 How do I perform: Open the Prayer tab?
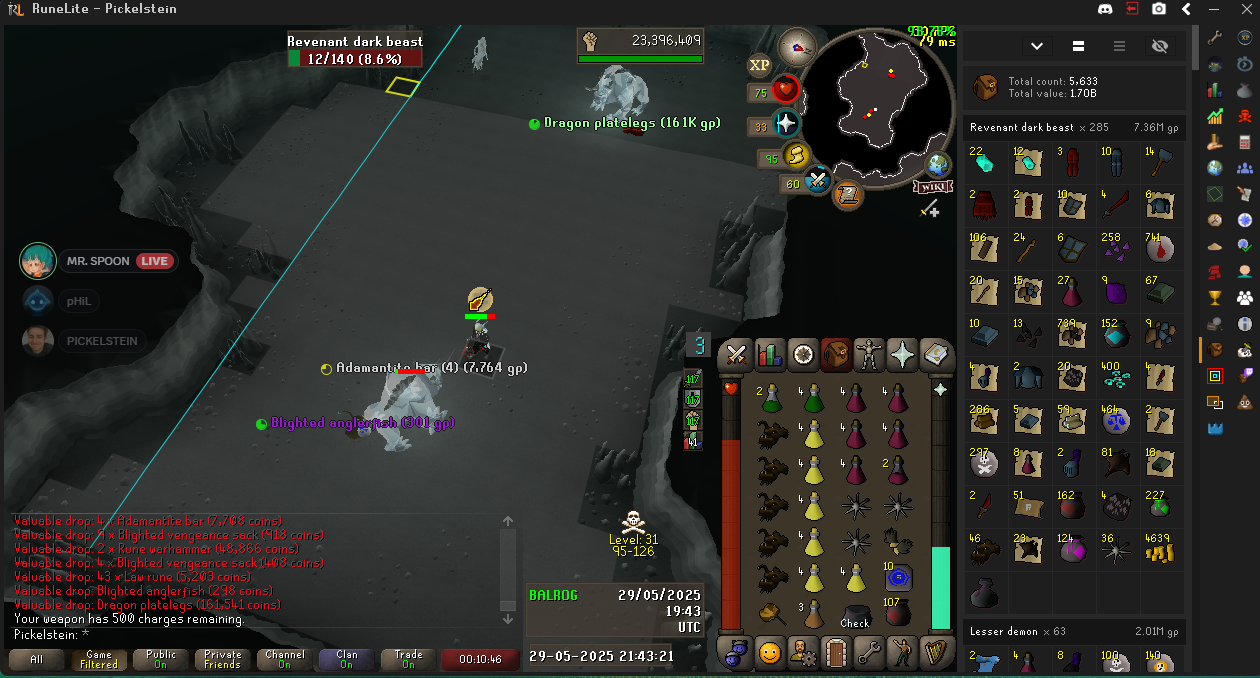(903, 354)
